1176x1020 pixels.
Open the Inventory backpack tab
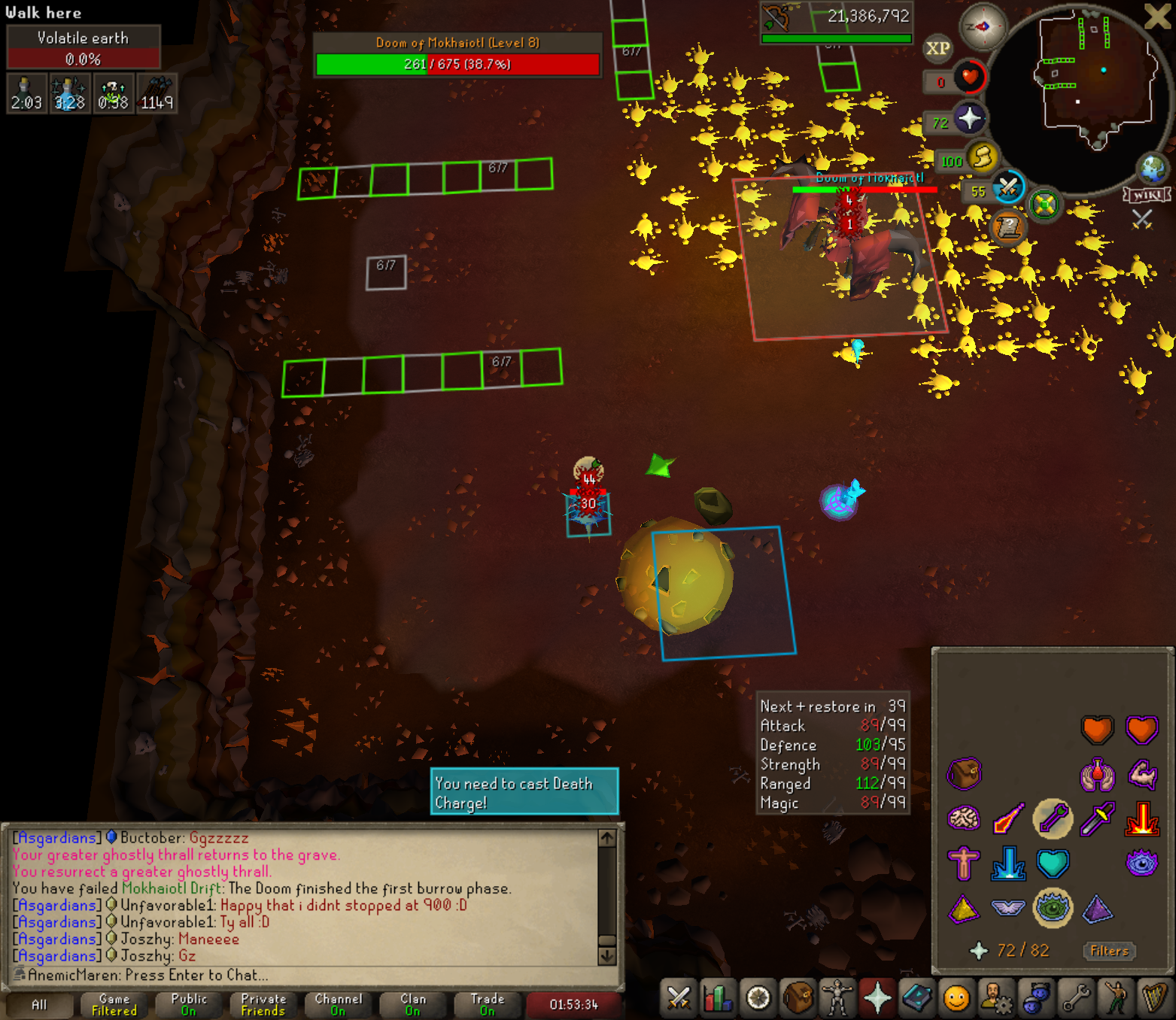point(798,999)
